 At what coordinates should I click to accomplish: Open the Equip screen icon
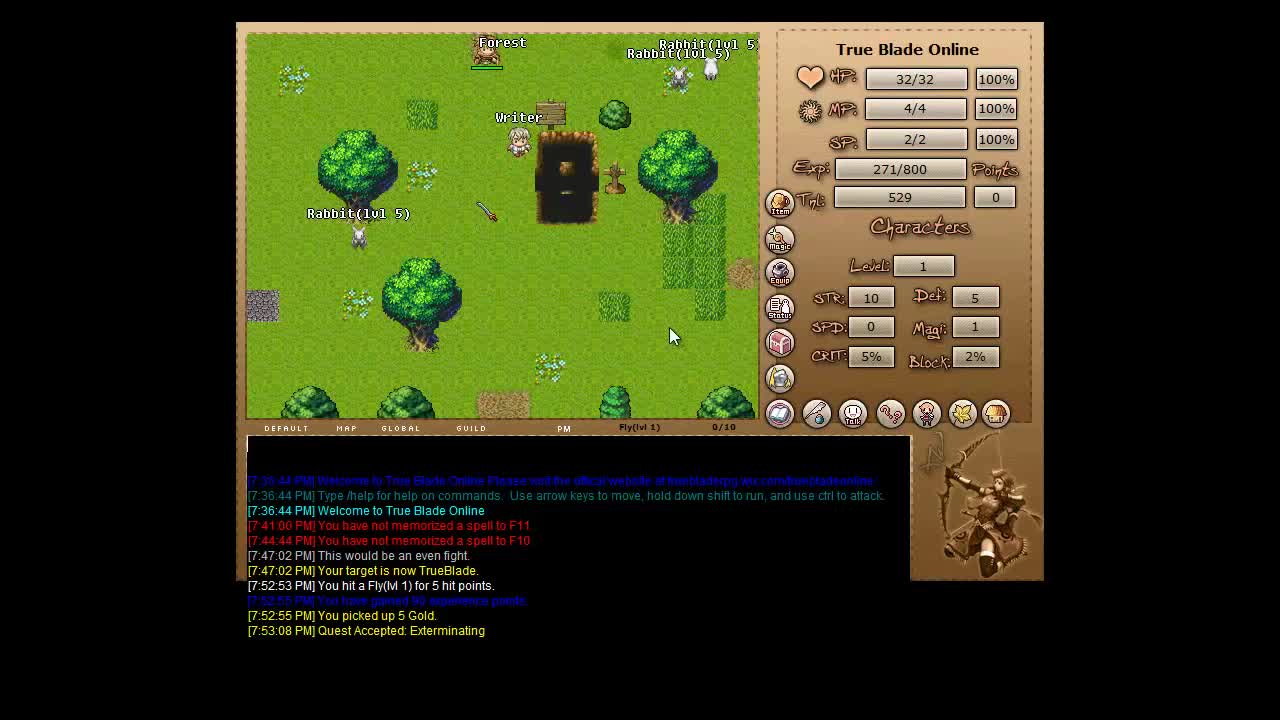(x=780, y=273)
